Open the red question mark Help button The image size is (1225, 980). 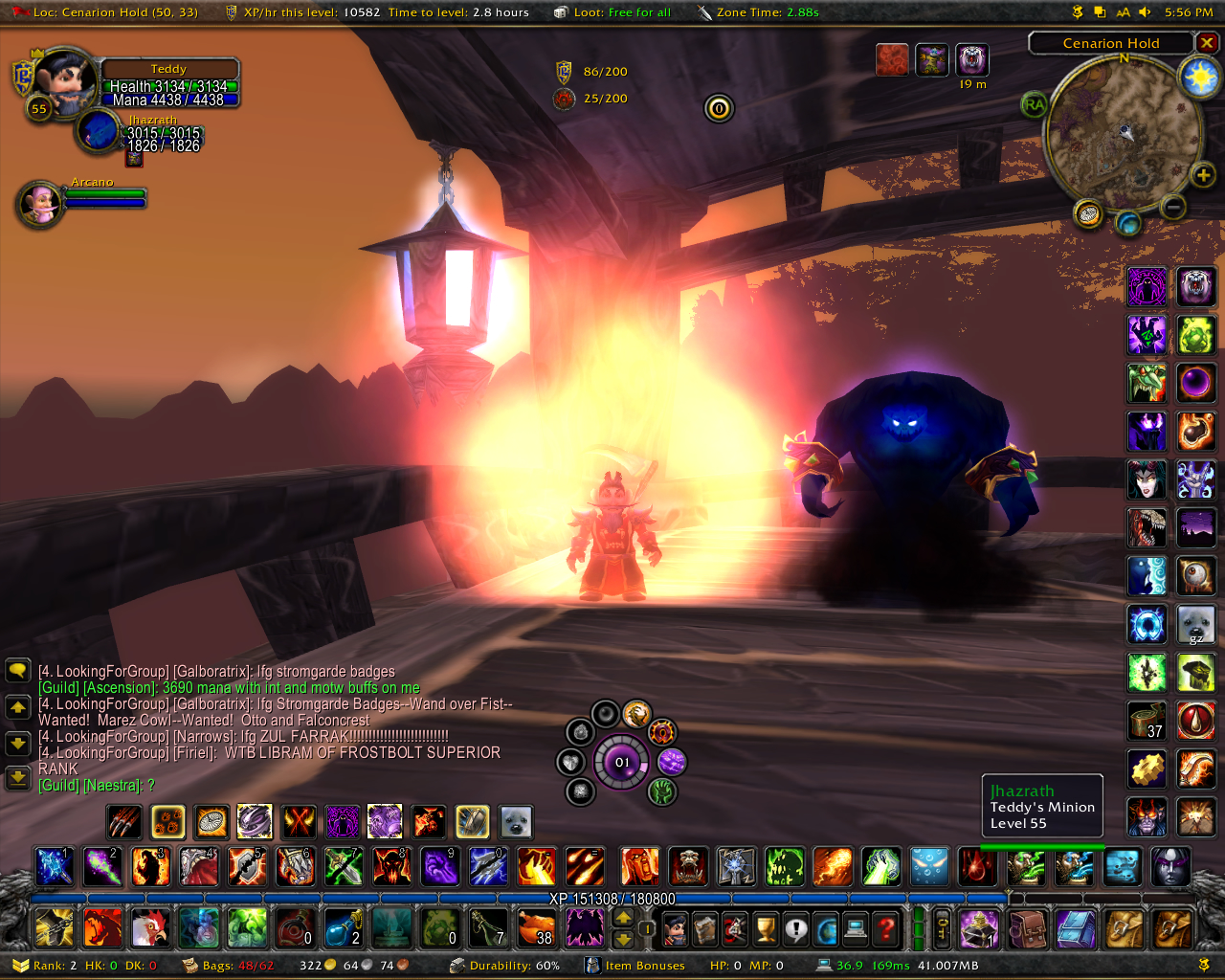(x=887, y=927)
